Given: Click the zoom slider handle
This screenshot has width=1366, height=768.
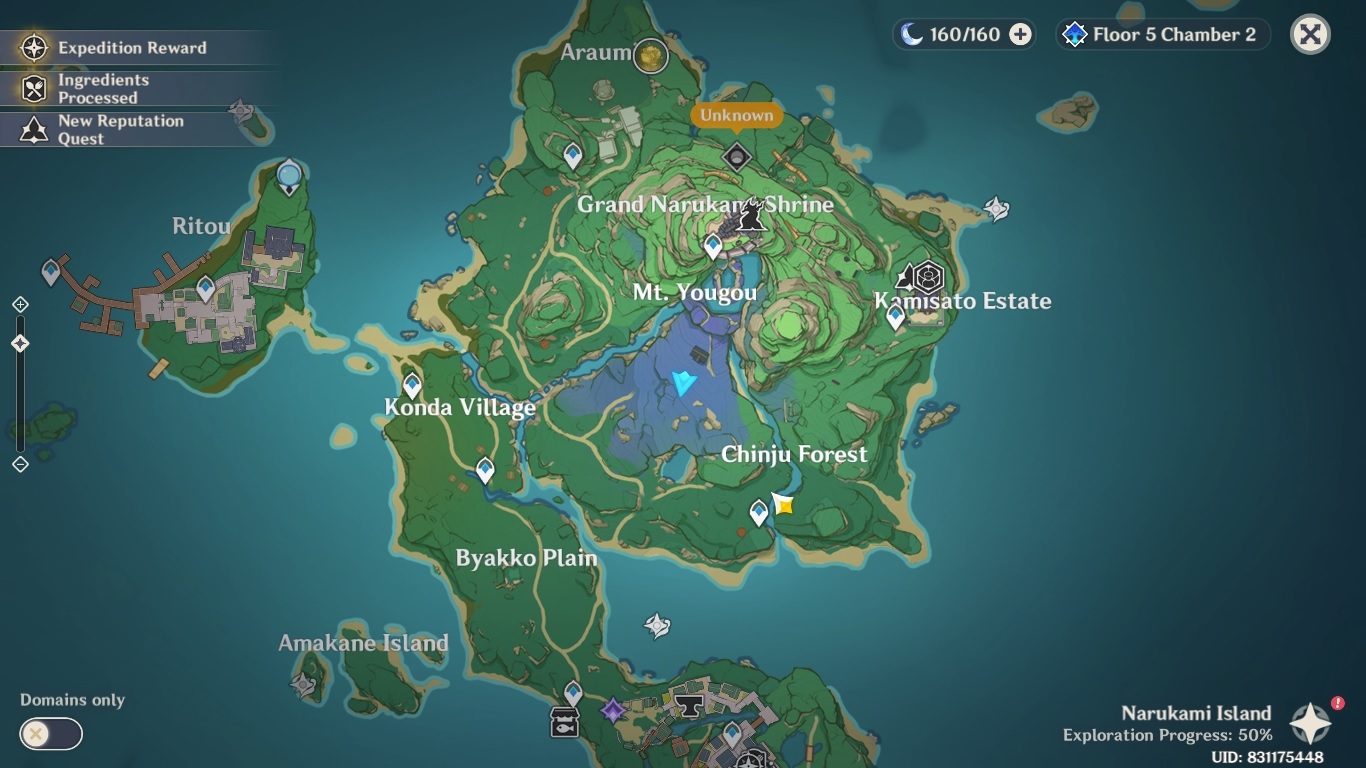Looking at the screenshot, I should (x=20, y=344).
